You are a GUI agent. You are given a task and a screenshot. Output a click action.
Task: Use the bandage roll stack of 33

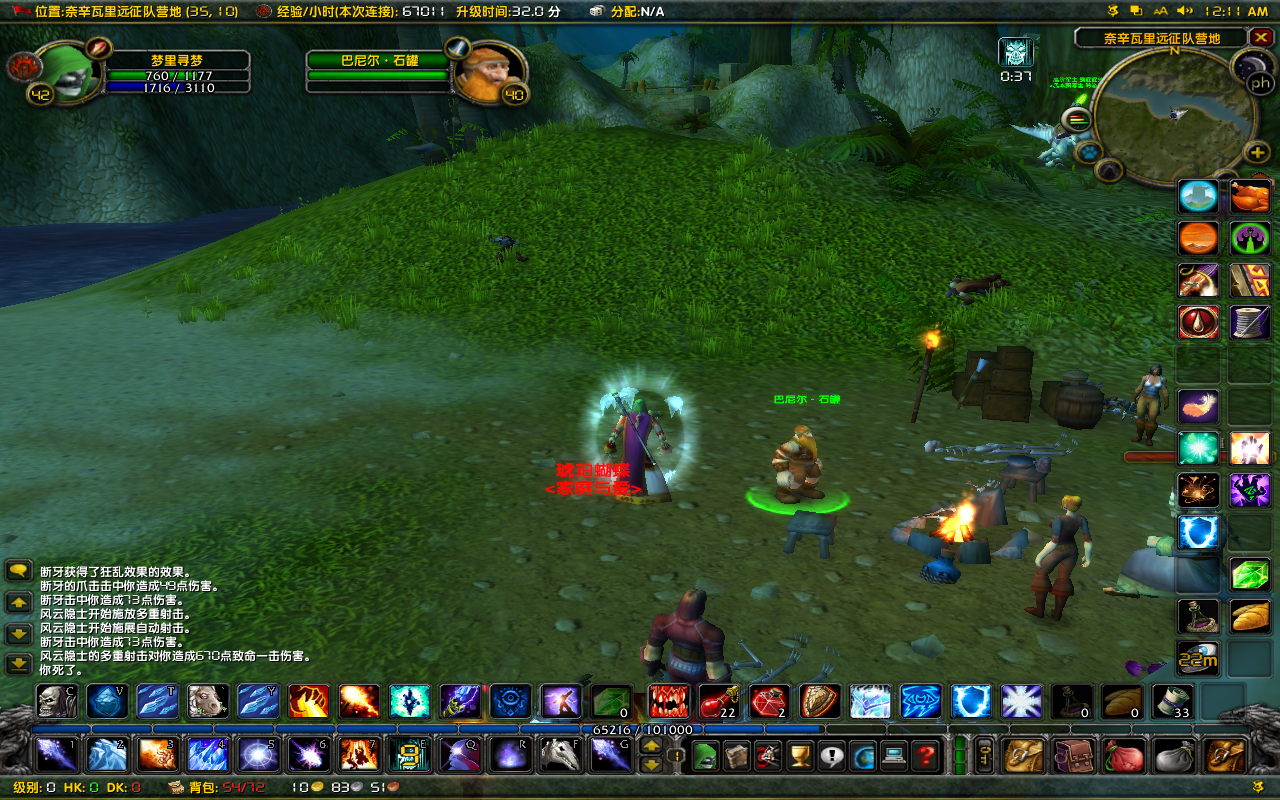tap(1173, 701)
